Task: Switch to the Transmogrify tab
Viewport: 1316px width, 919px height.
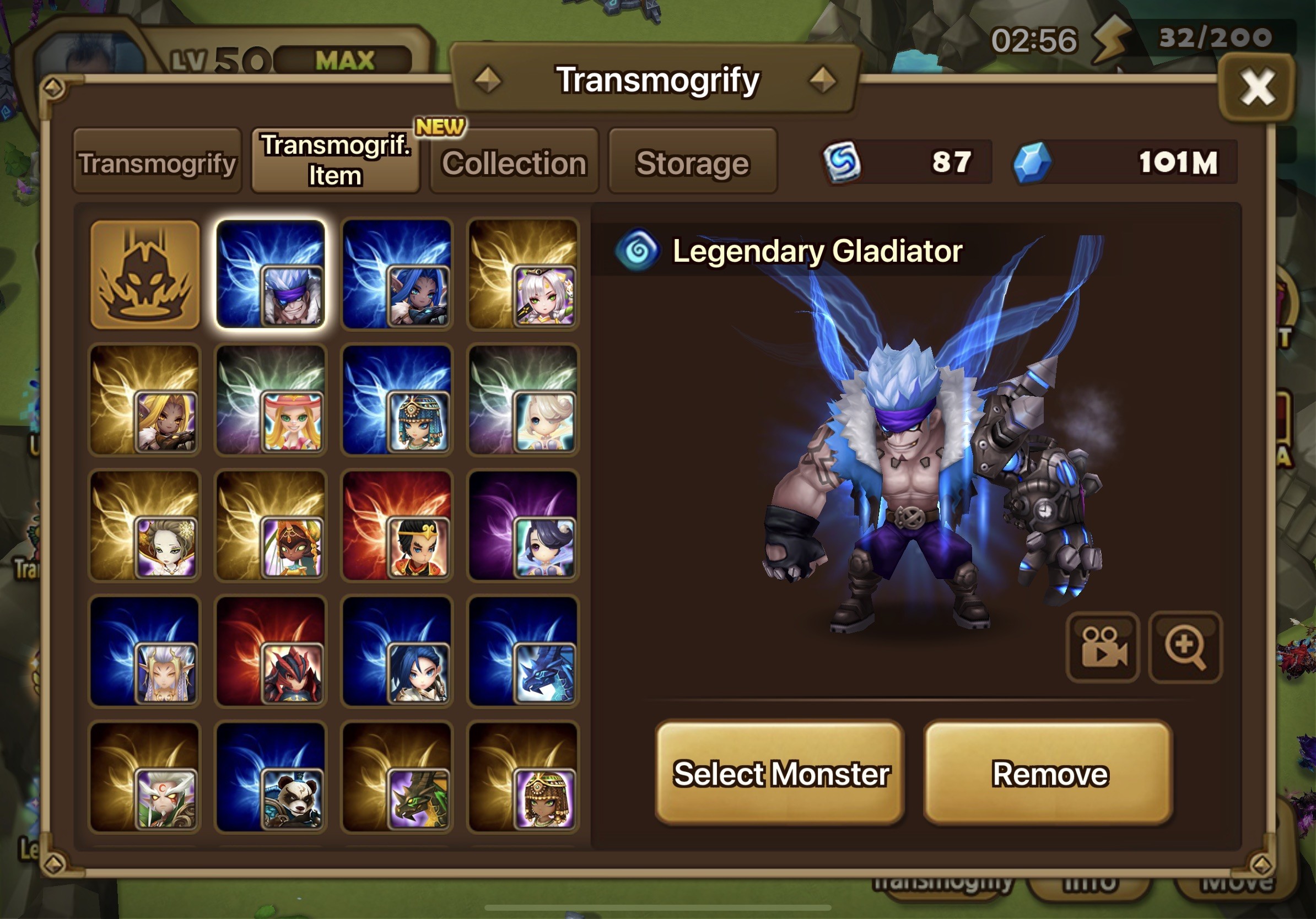Action: pos(157,163)
